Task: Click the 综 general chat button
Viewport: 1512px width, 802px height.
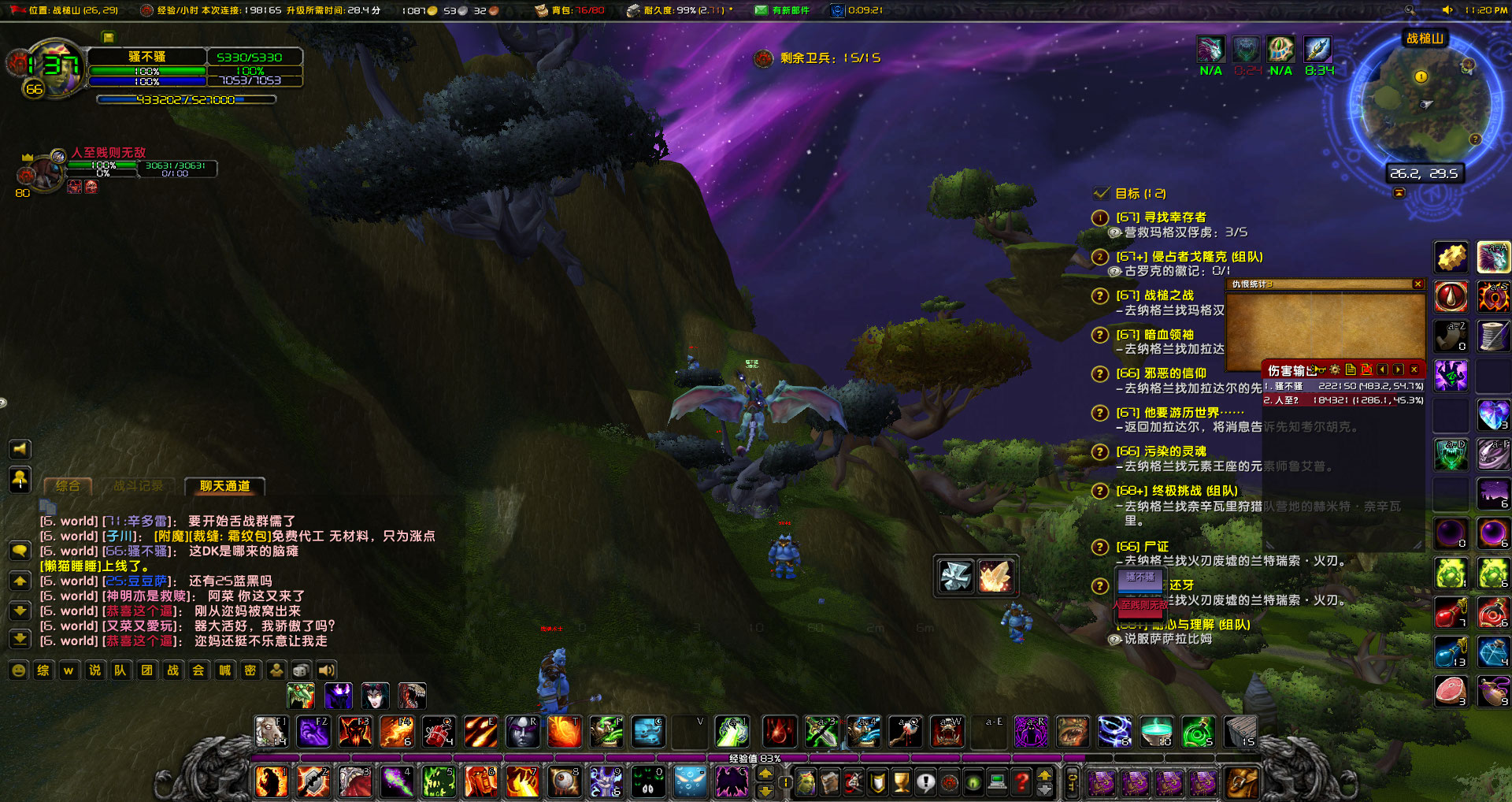Action: [43, 670]
